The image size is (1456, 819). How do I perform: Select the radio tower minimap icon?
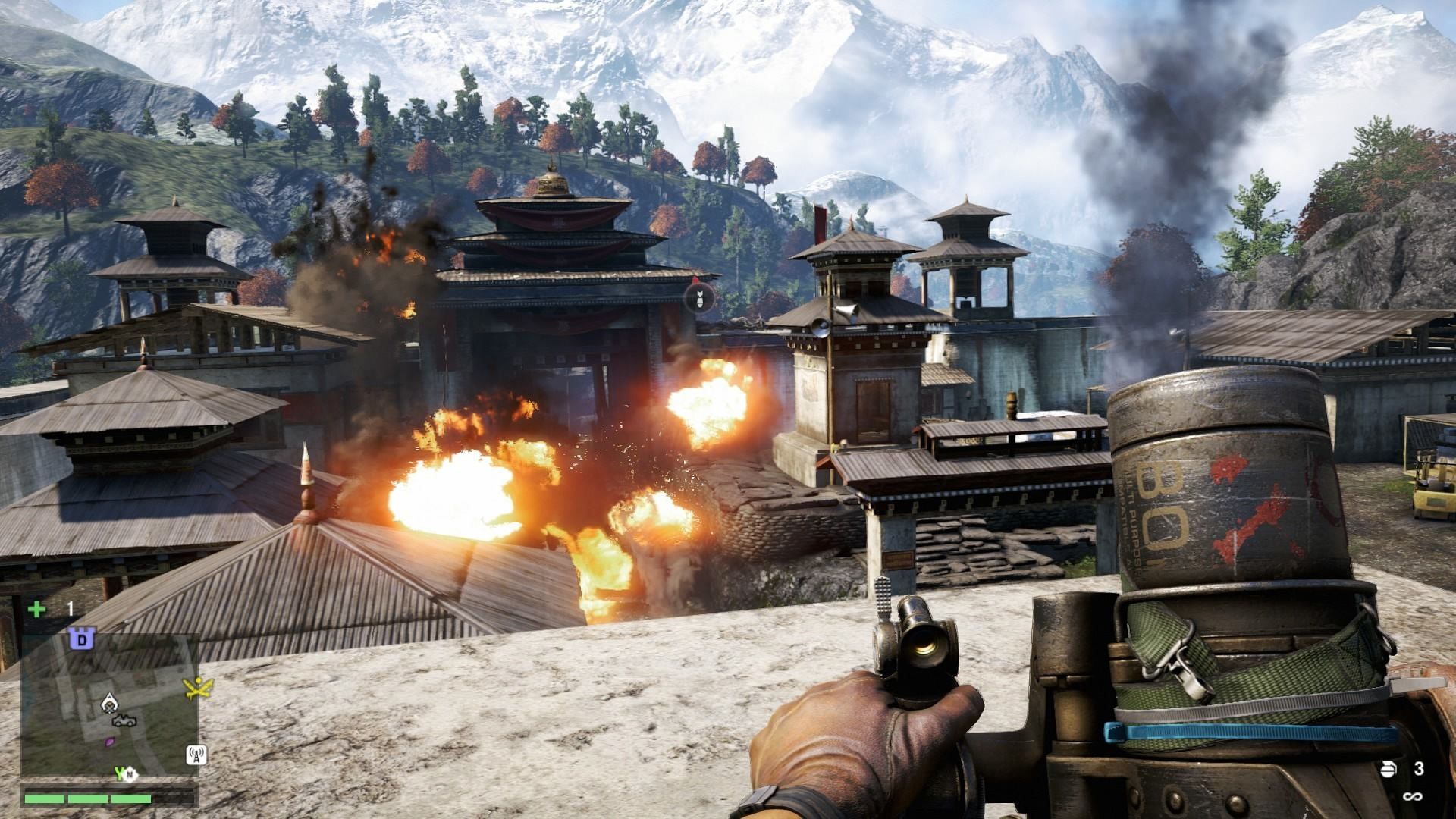[x=196, y=755]
